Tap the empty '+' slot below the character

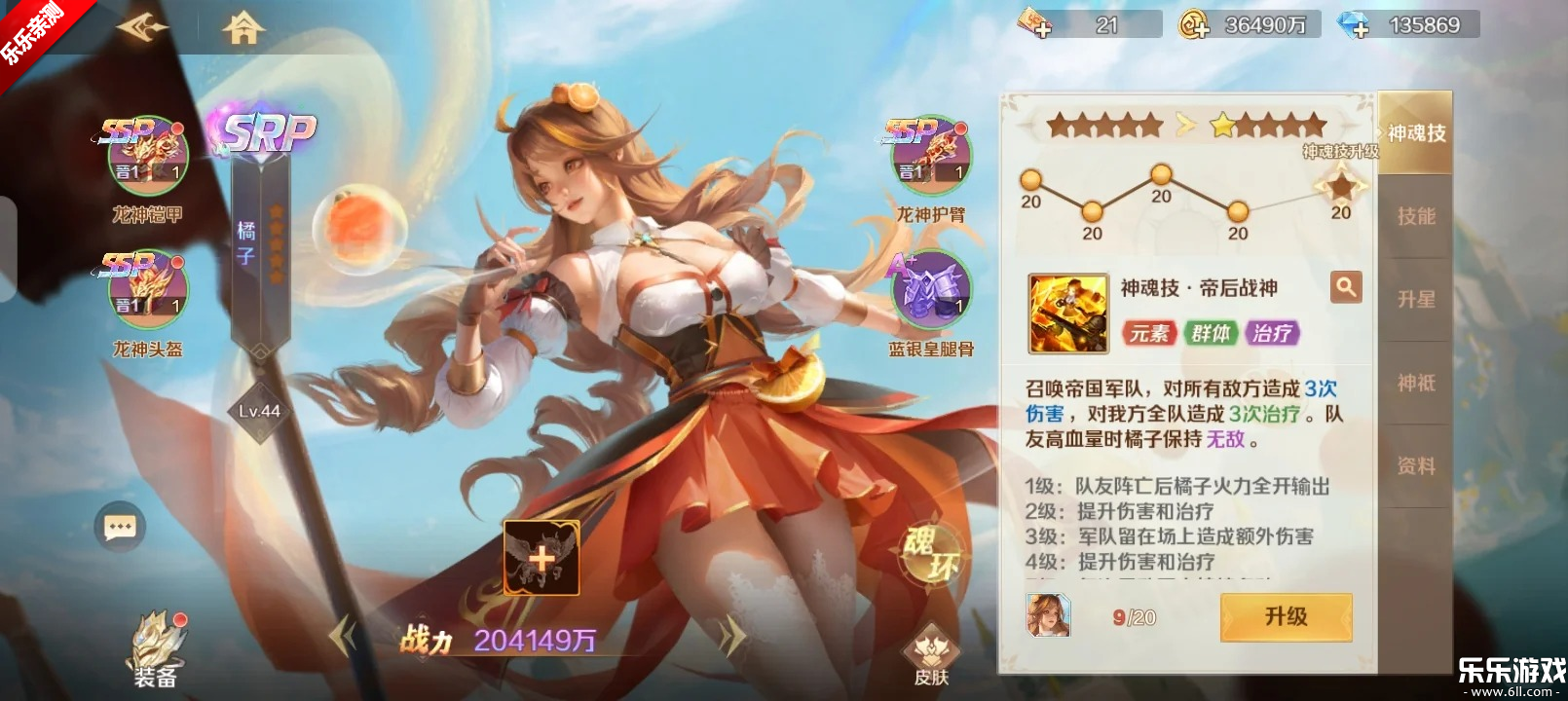(541, 555)
